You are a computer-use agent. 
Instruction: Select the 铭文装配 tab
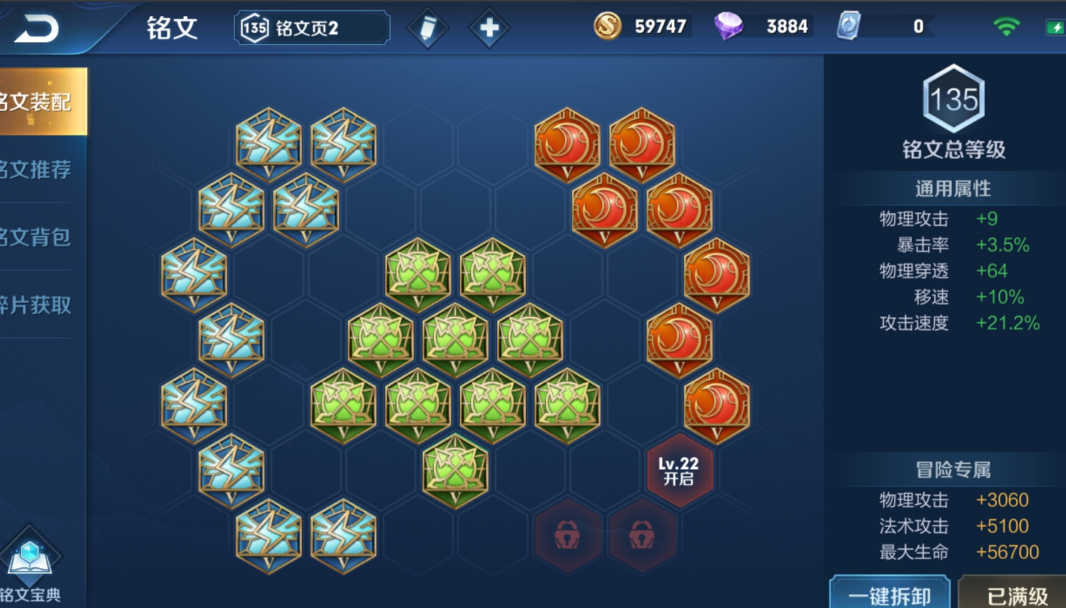coord(40,101)
